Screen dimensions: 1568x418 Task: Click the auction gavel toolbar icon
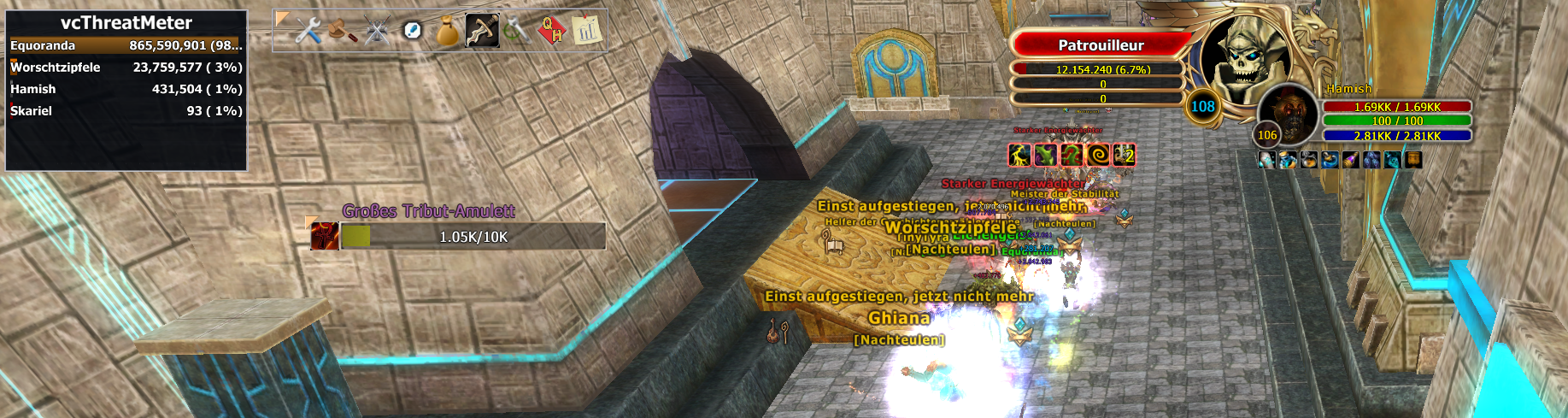pos(342,32)
